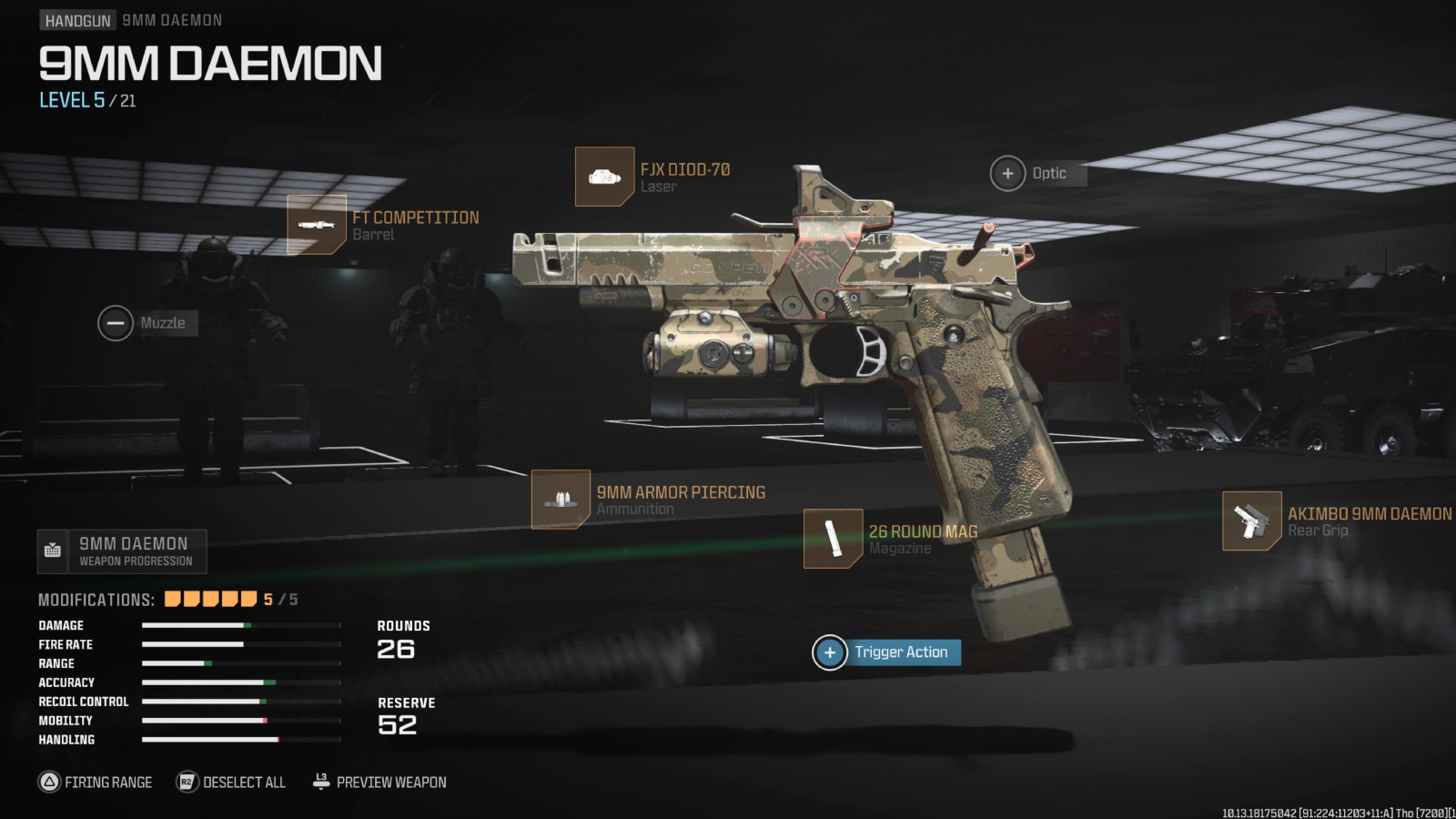Click the Firing Range option
This screenshot has width=1456, height=819.
coord(96,782)
